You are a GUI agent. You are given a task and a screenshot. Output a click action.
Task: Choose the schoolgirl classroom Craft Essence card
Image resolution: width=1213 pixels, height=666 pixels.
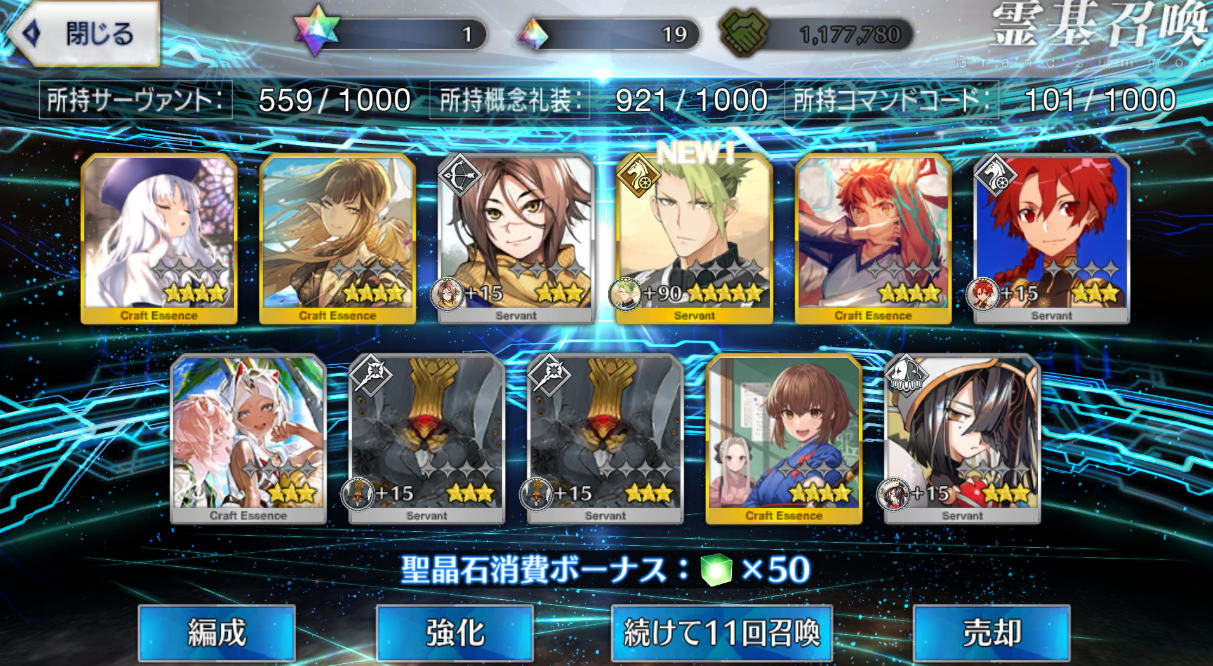click(783, 438)
